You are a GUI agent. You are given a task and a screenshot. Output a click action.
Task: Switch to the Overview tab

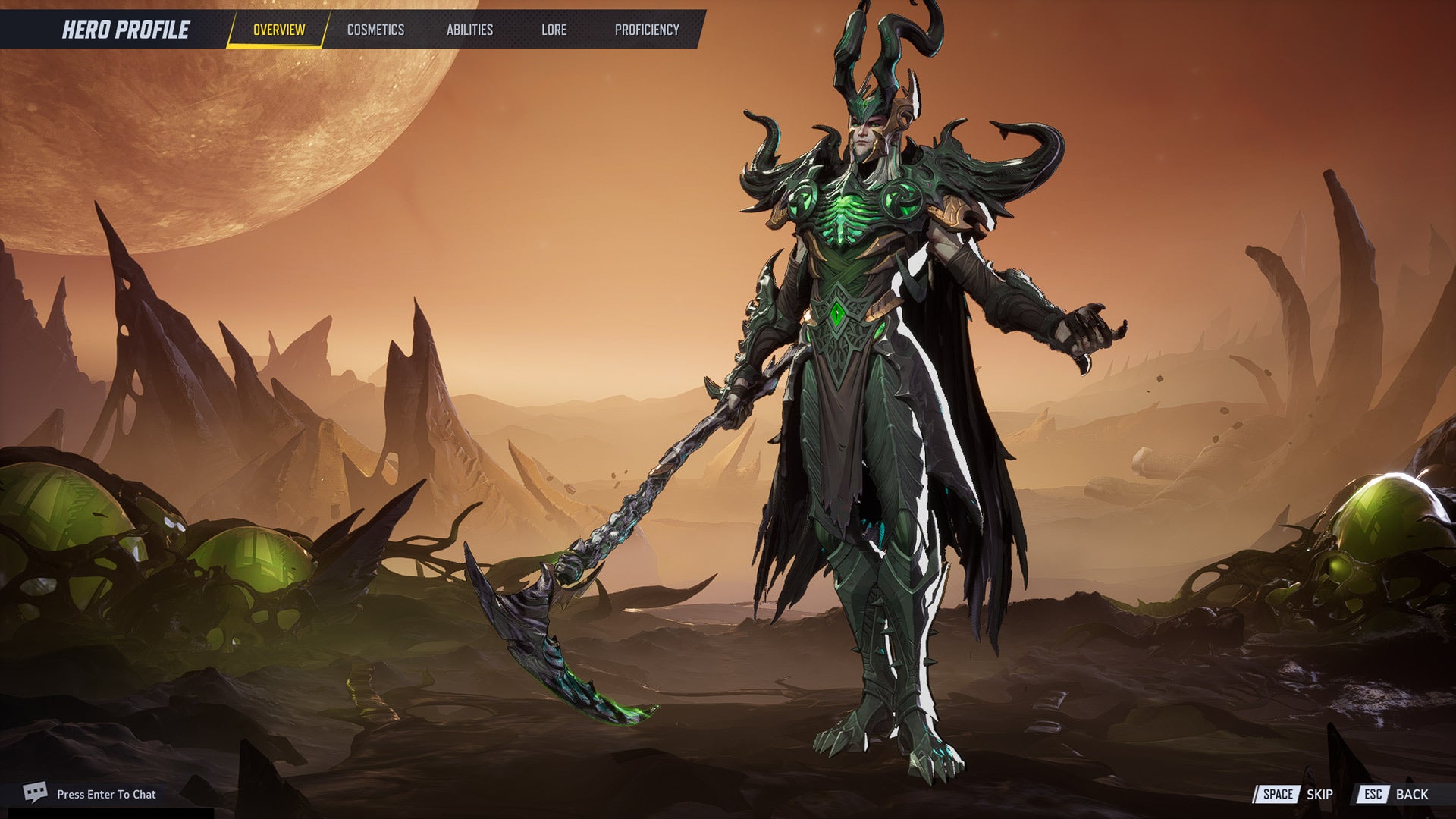pos(278,30)
